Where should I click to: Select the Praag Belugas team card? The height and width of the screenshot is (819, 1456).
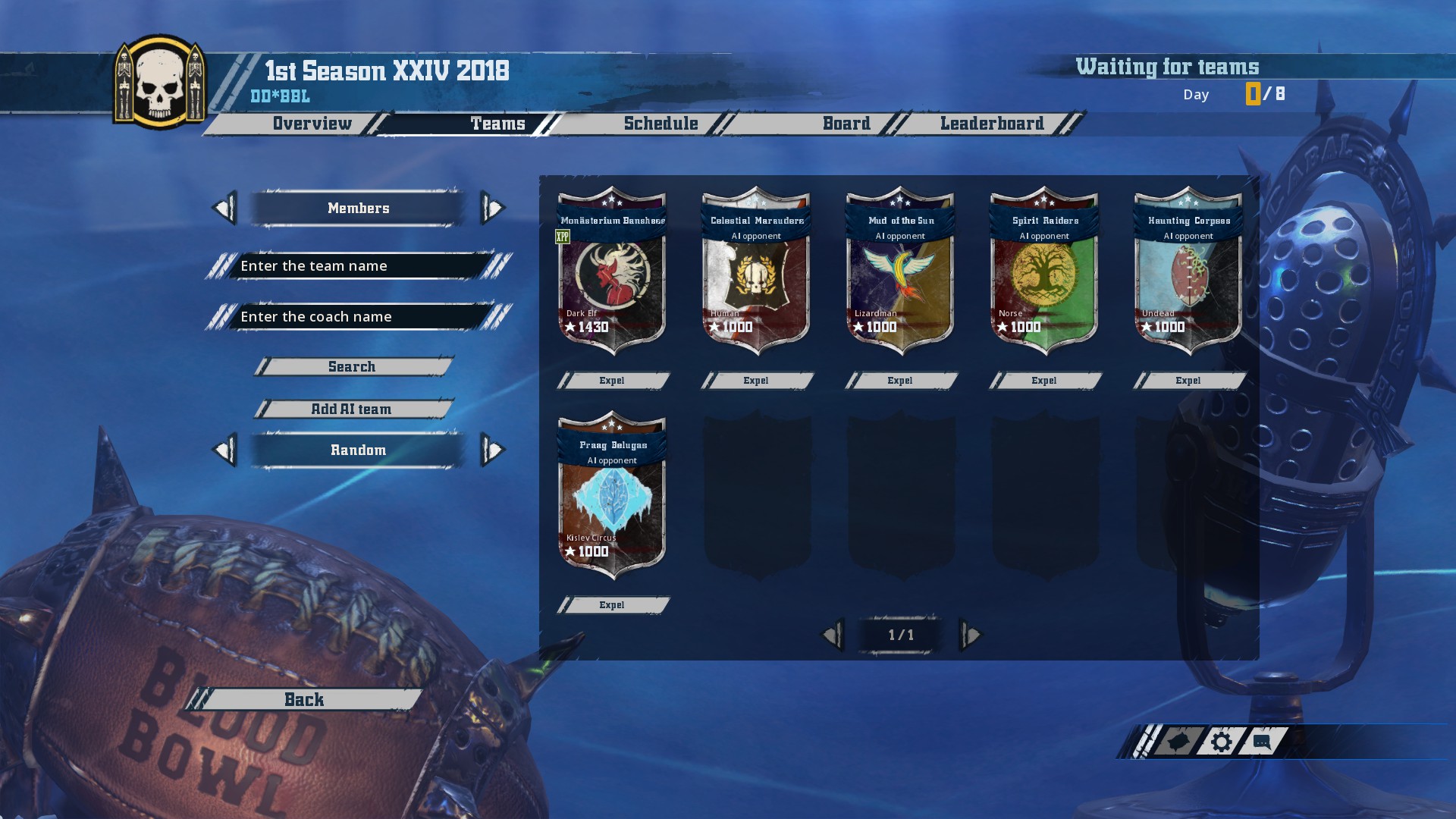click(612, 497)
